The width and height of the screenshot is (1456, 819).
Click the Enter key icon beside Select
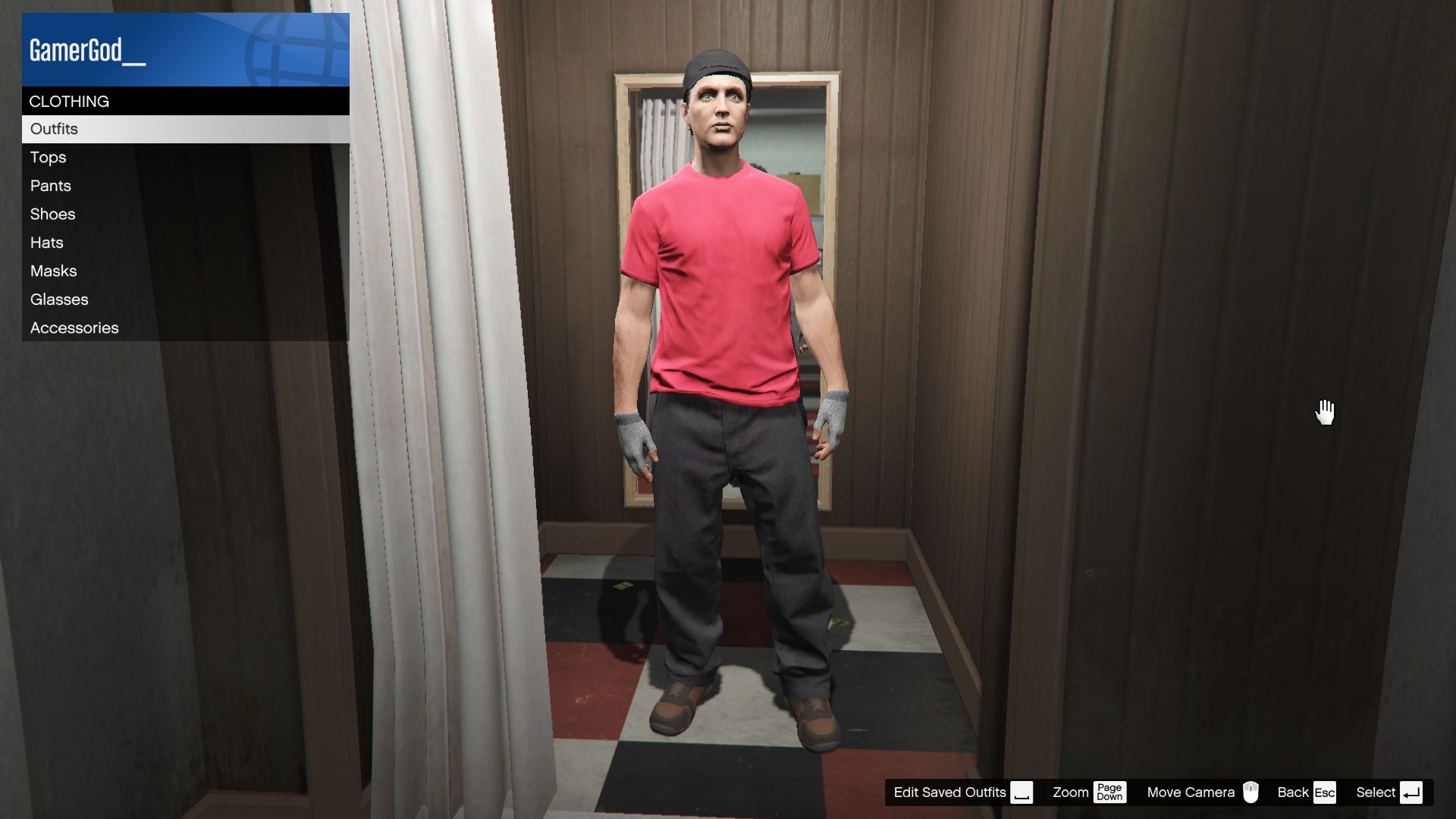[1411, 792]
